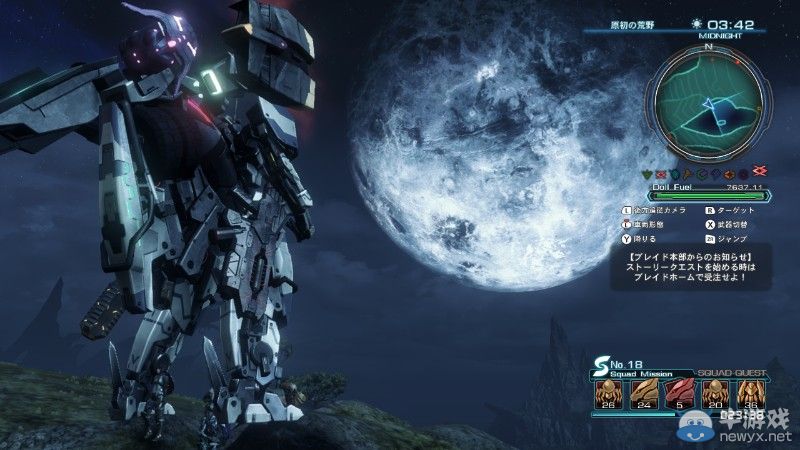Select the red squad mission target showing 5
Viewport: 800px width, 450px height.
tap(677, 391)
